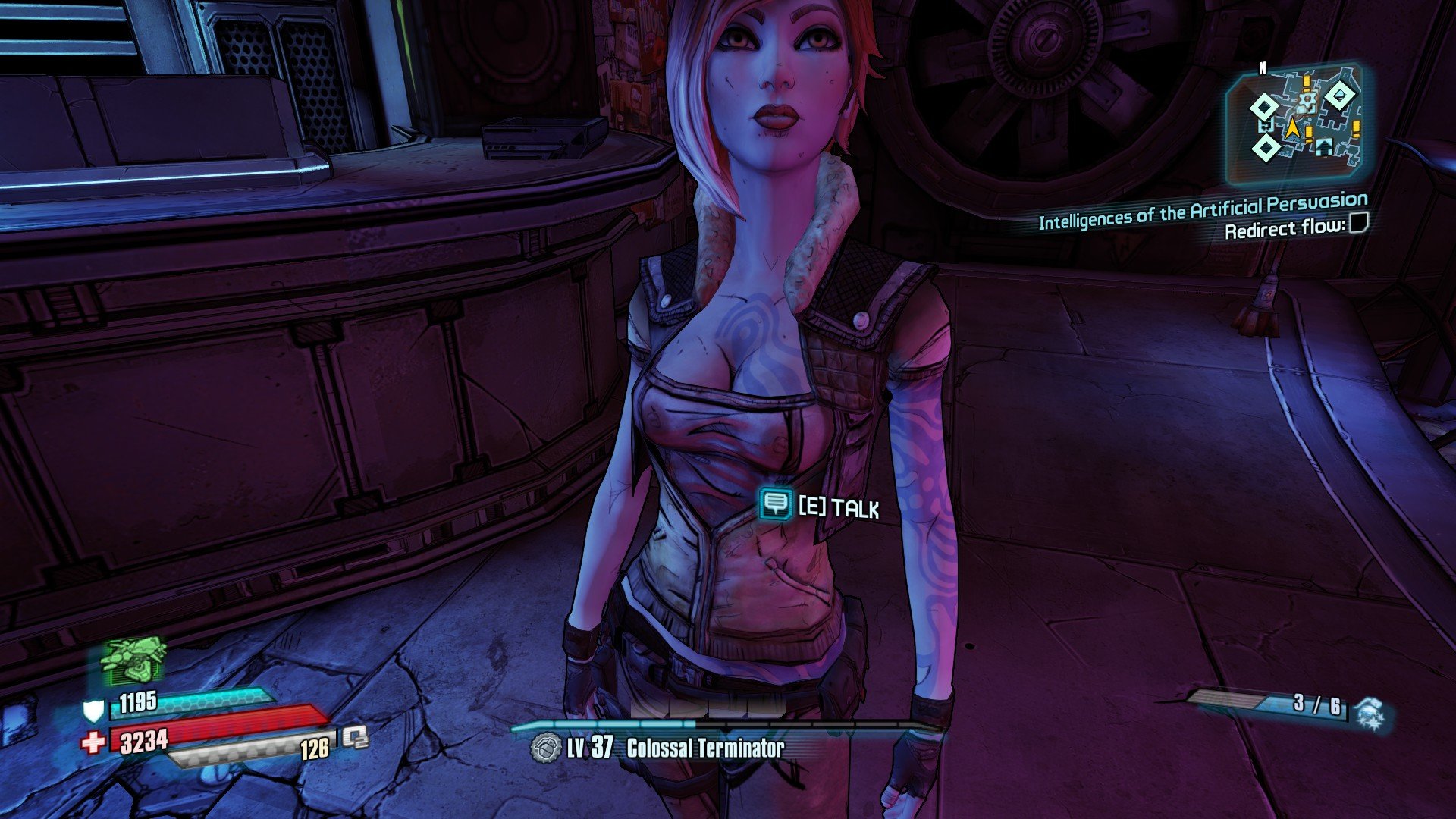Viewport: 1456px width, 819px height.
Task: Click the grenade icon beside the grenade count
Action: pyautogui.click(x=1371, y=714)
